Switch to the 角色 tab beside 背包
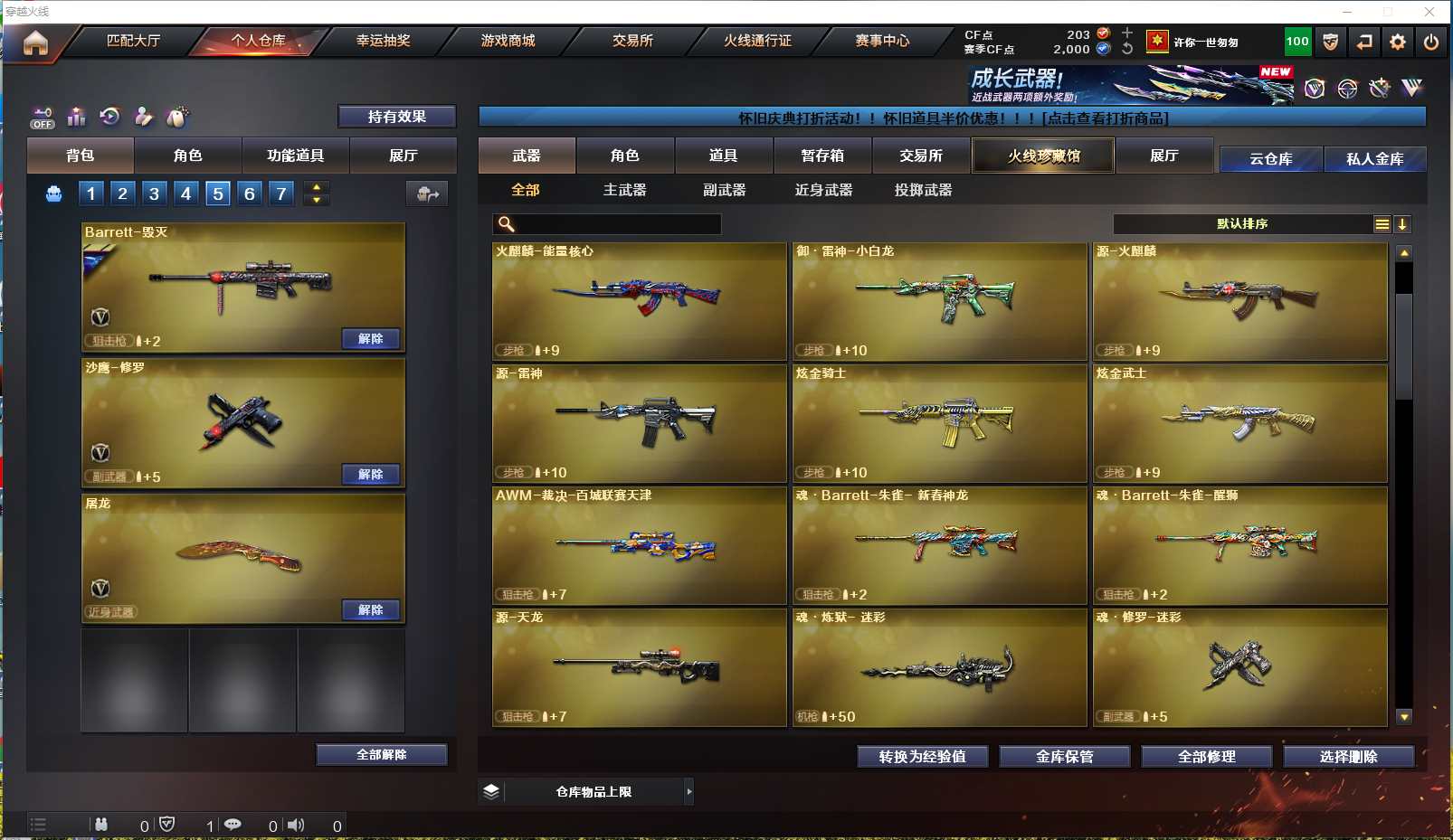The image size is (1453, 840). [187, 156]
